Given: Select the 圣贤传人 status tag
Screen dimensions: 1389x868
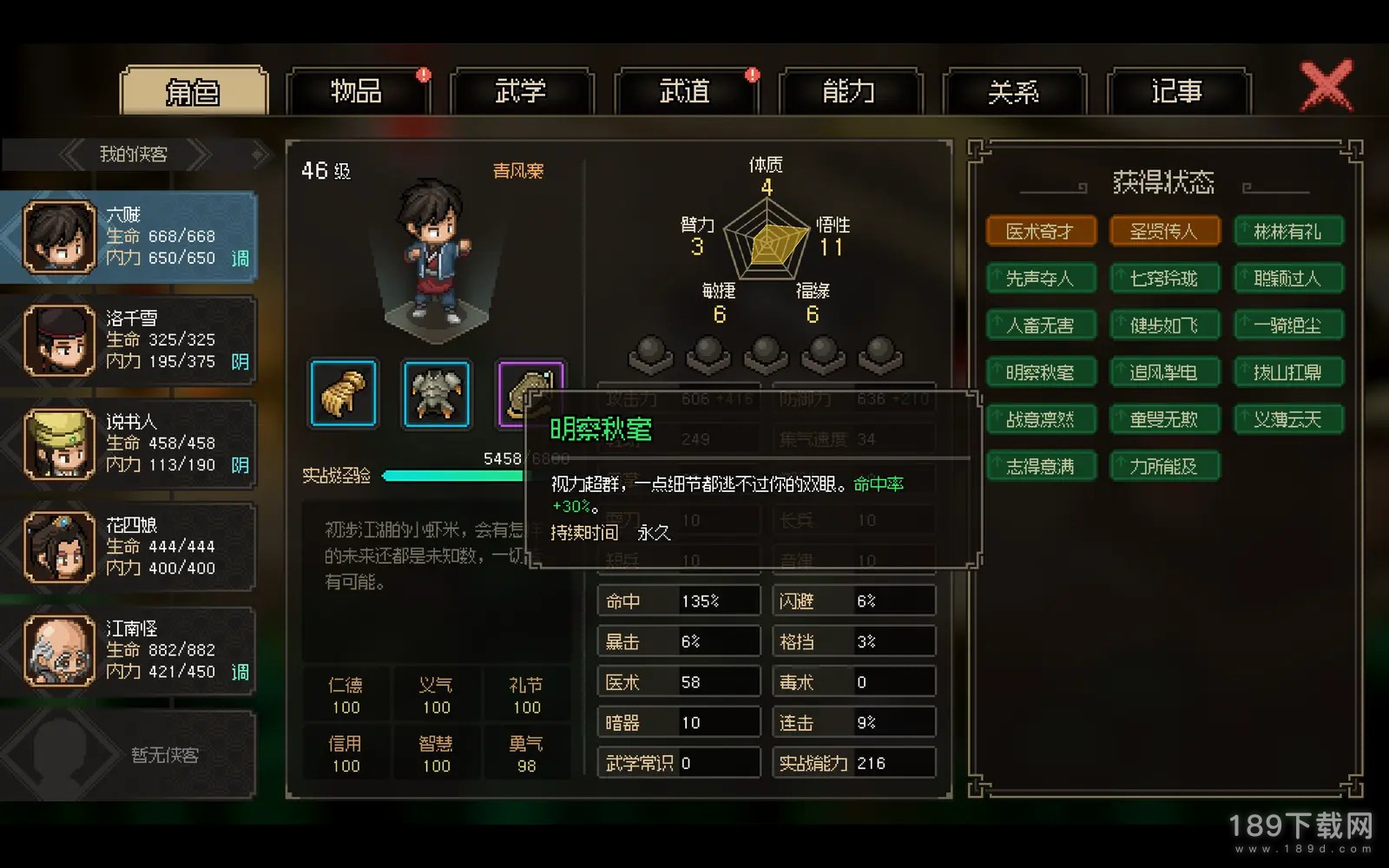Looking at the screenshot, I should point(1164,232).
